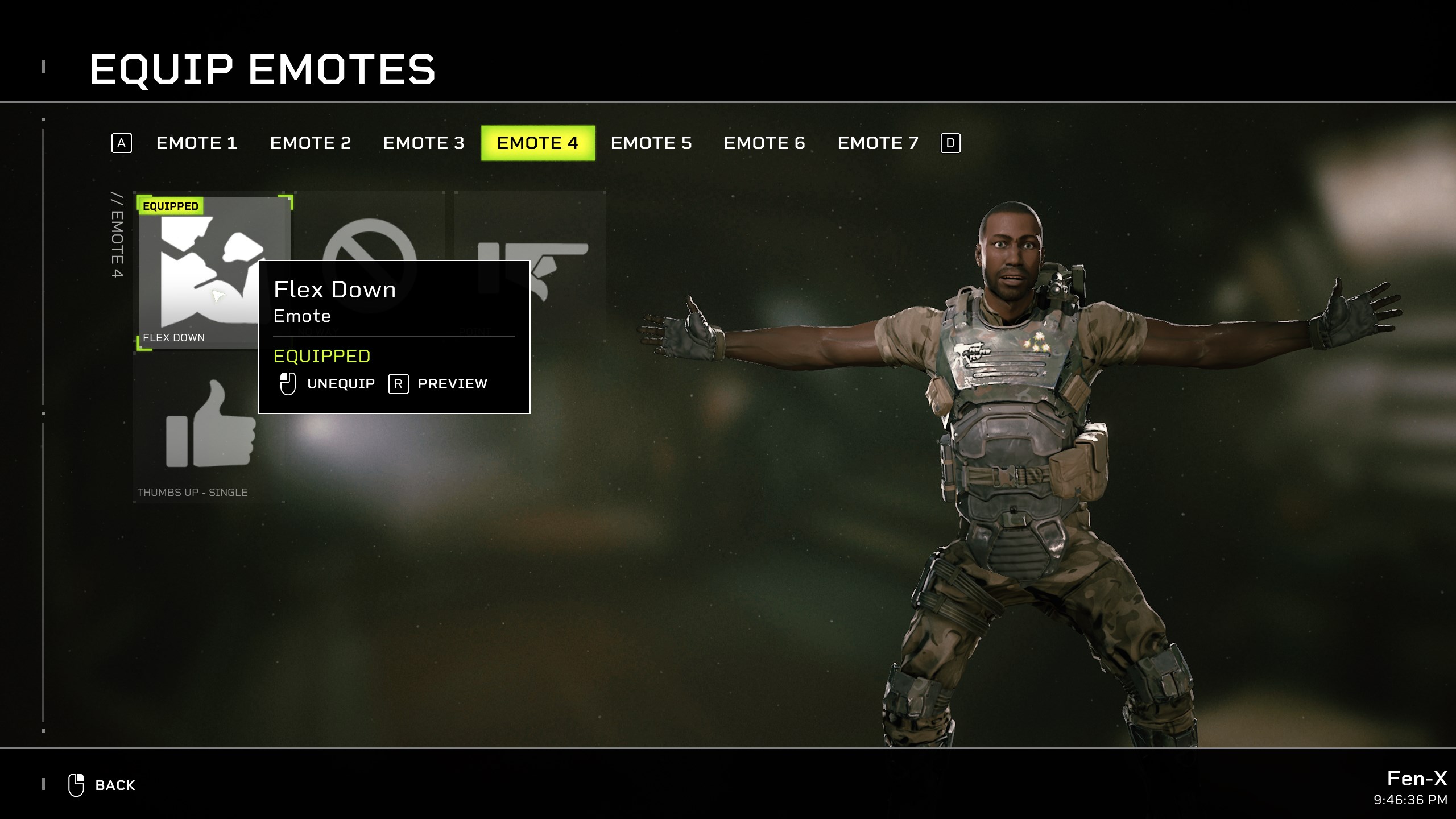Choose the highlighted Emote 4 tab

537,143
